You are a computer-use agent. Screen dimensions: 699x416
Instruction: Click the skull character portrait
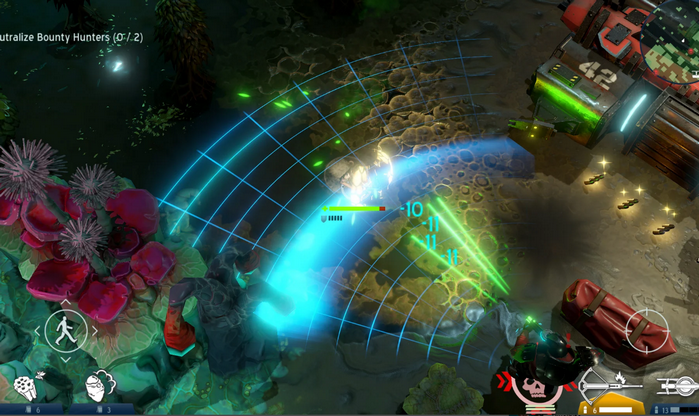click(x=535, y=390)
